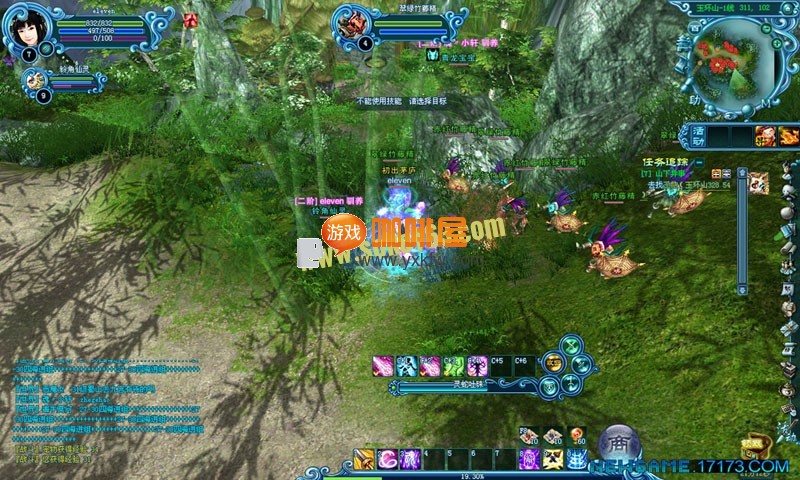Use the blue figure skill on upper bar

coord(407,365)
